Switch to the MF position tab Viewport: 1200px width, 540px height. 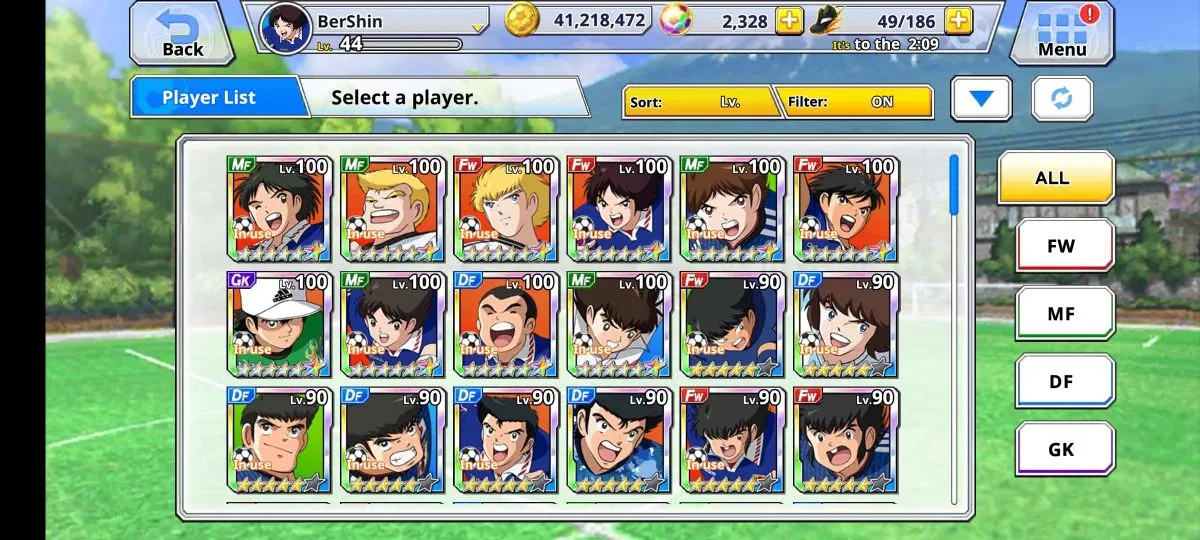(x=1064, y=314)
